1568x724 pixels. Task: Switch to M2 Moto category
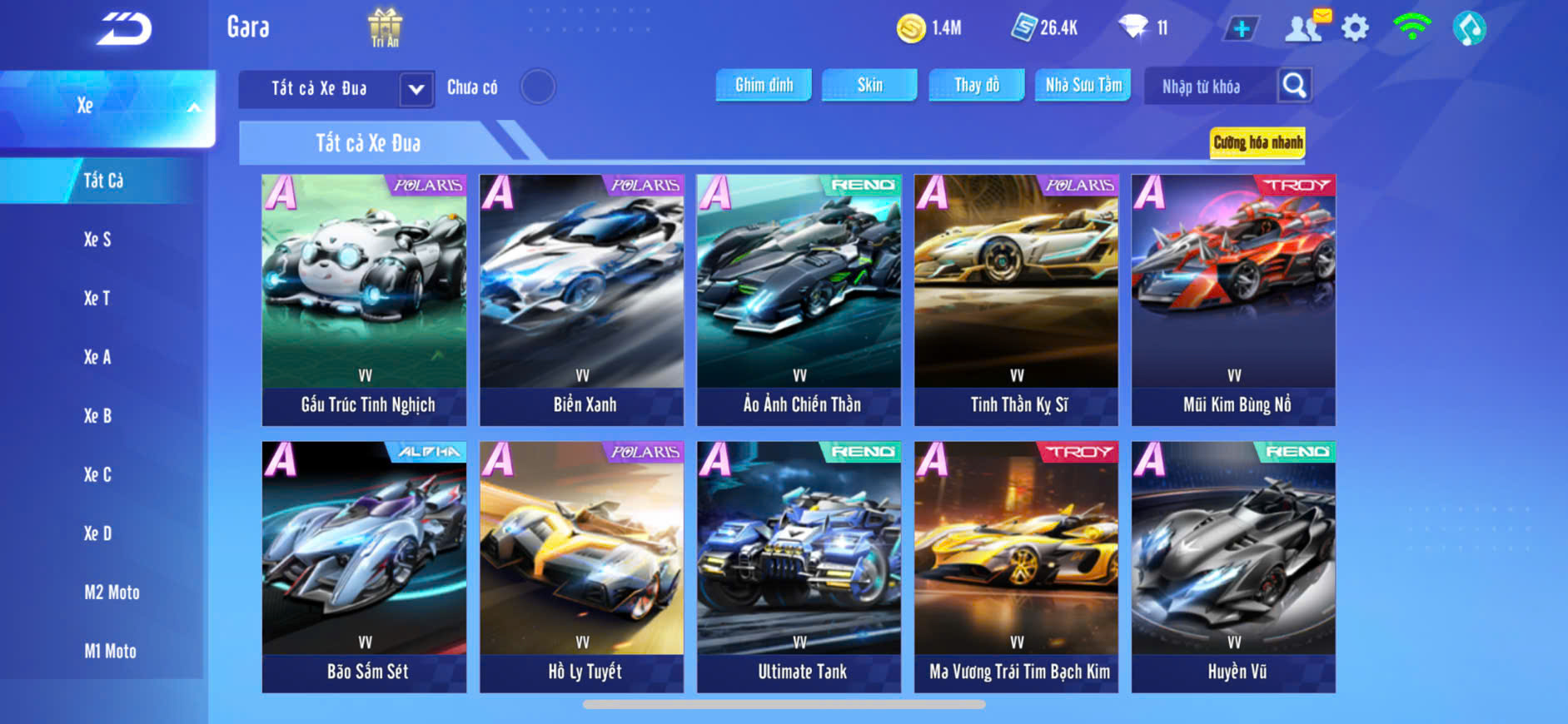tap(112, 593)
